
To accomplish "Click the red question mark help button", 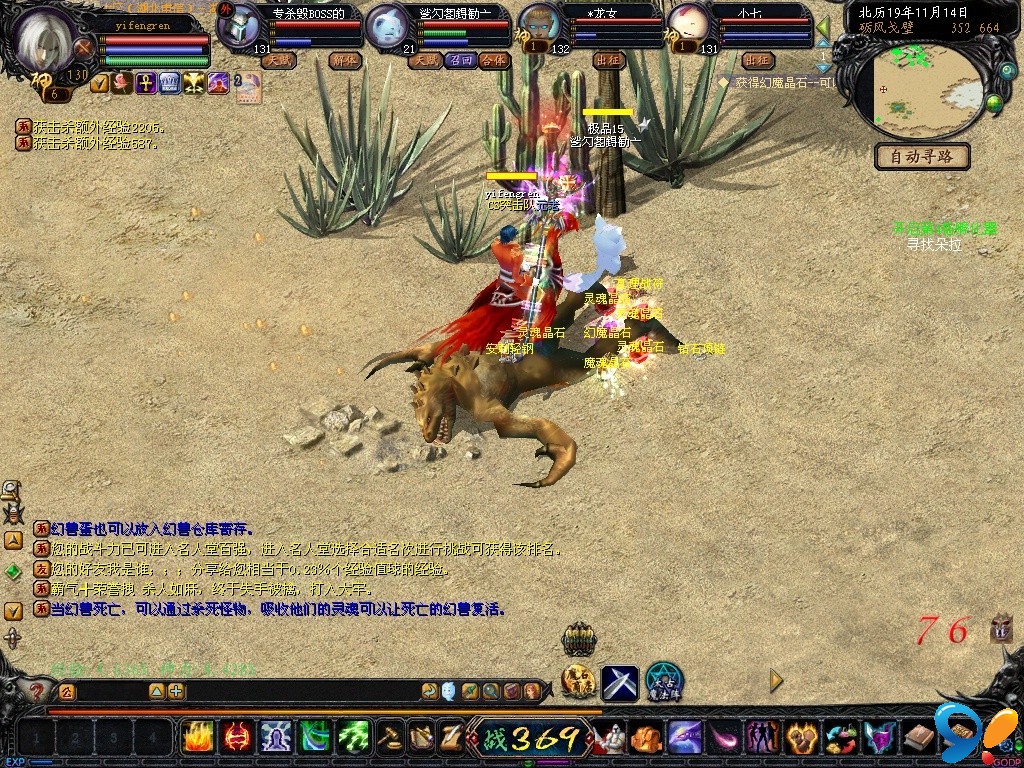I will coord(37,691).
